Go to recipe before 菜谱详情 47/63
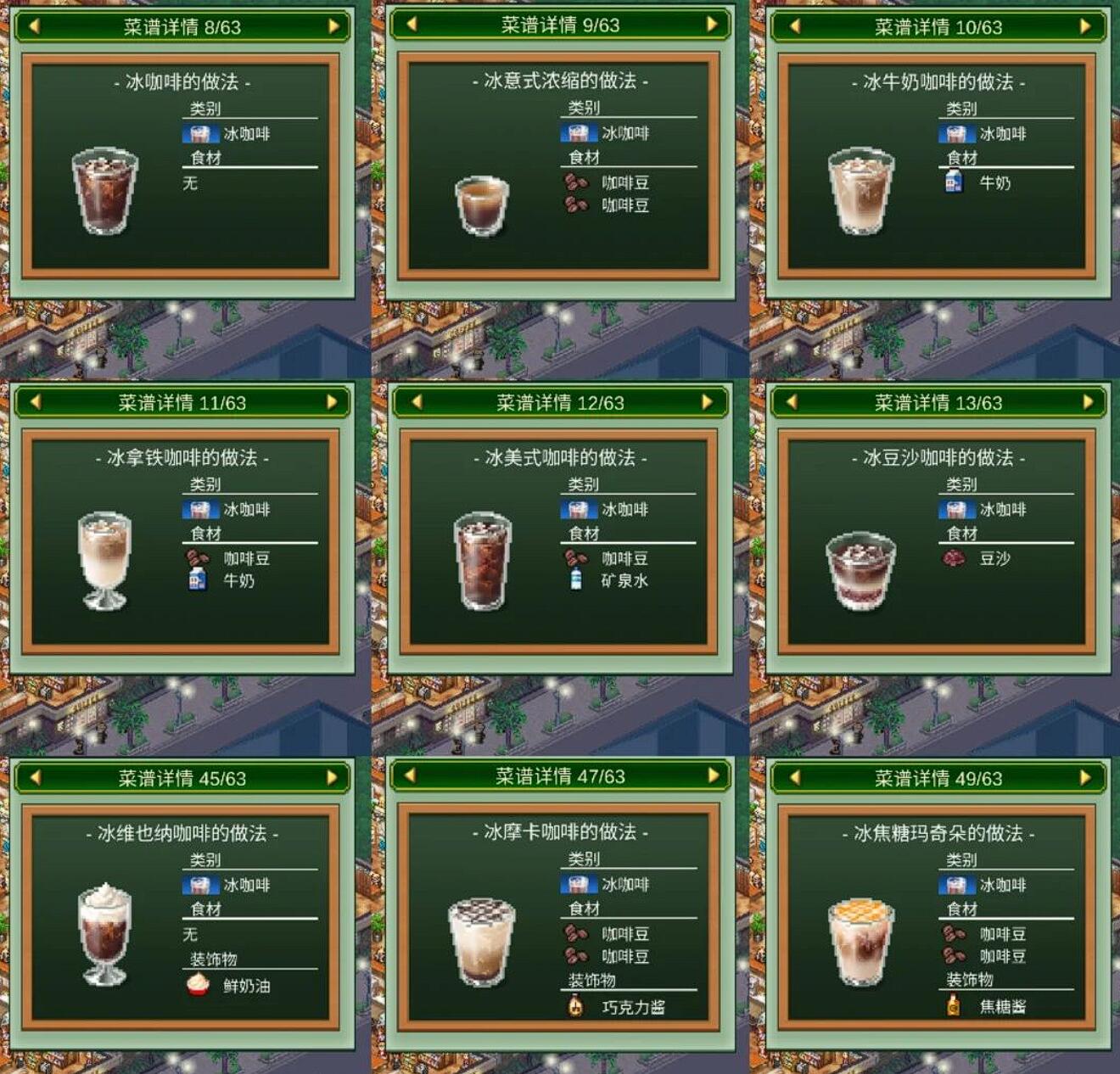Image resolution: width=1120 pixels, height=1074 pixels. pyautogui.click(x=411, y=775)
